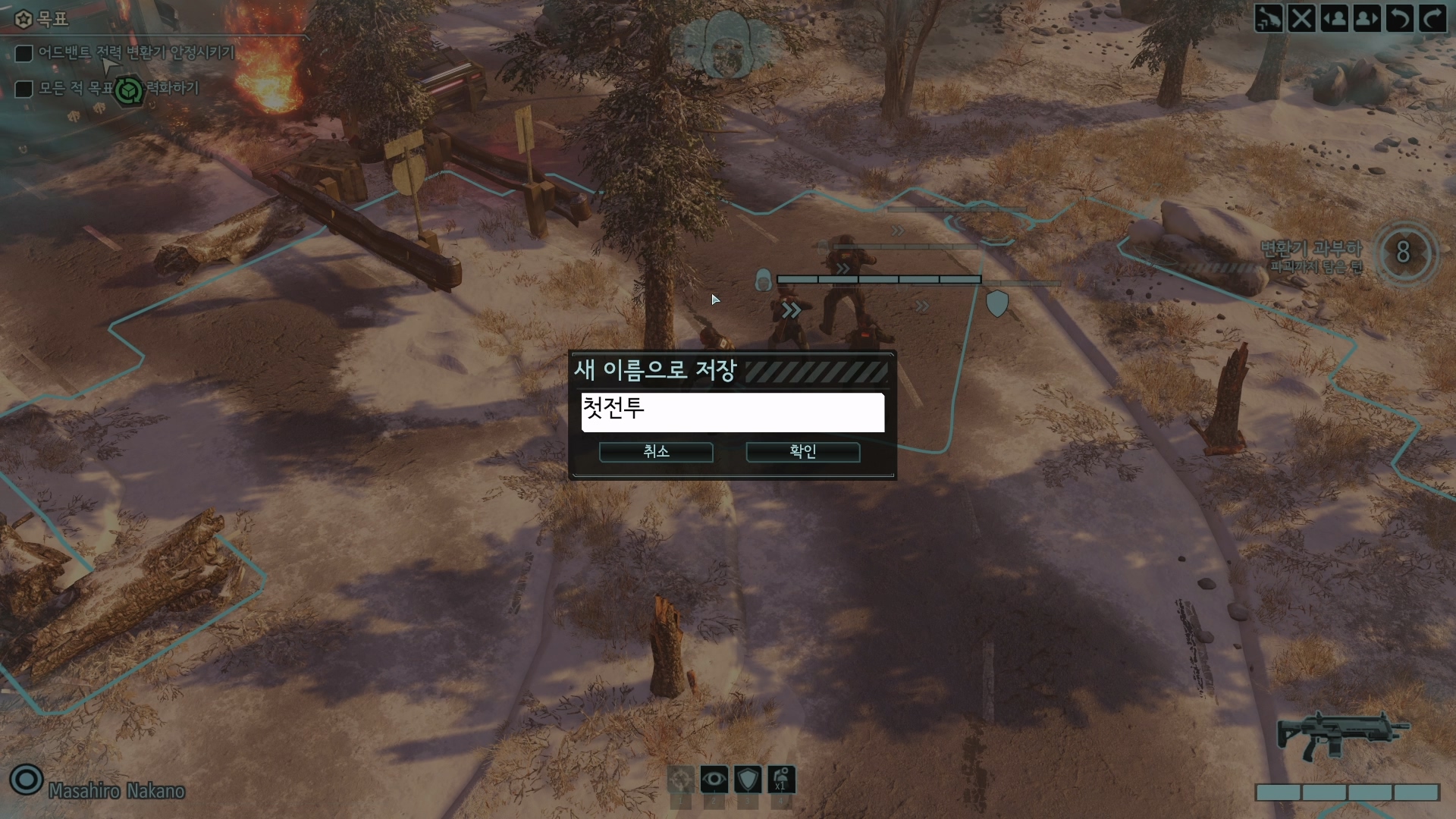Activate the Hunker Down shield ability
The height and width of the screenshot is (819, 1456).
click(x=748, y=780)
